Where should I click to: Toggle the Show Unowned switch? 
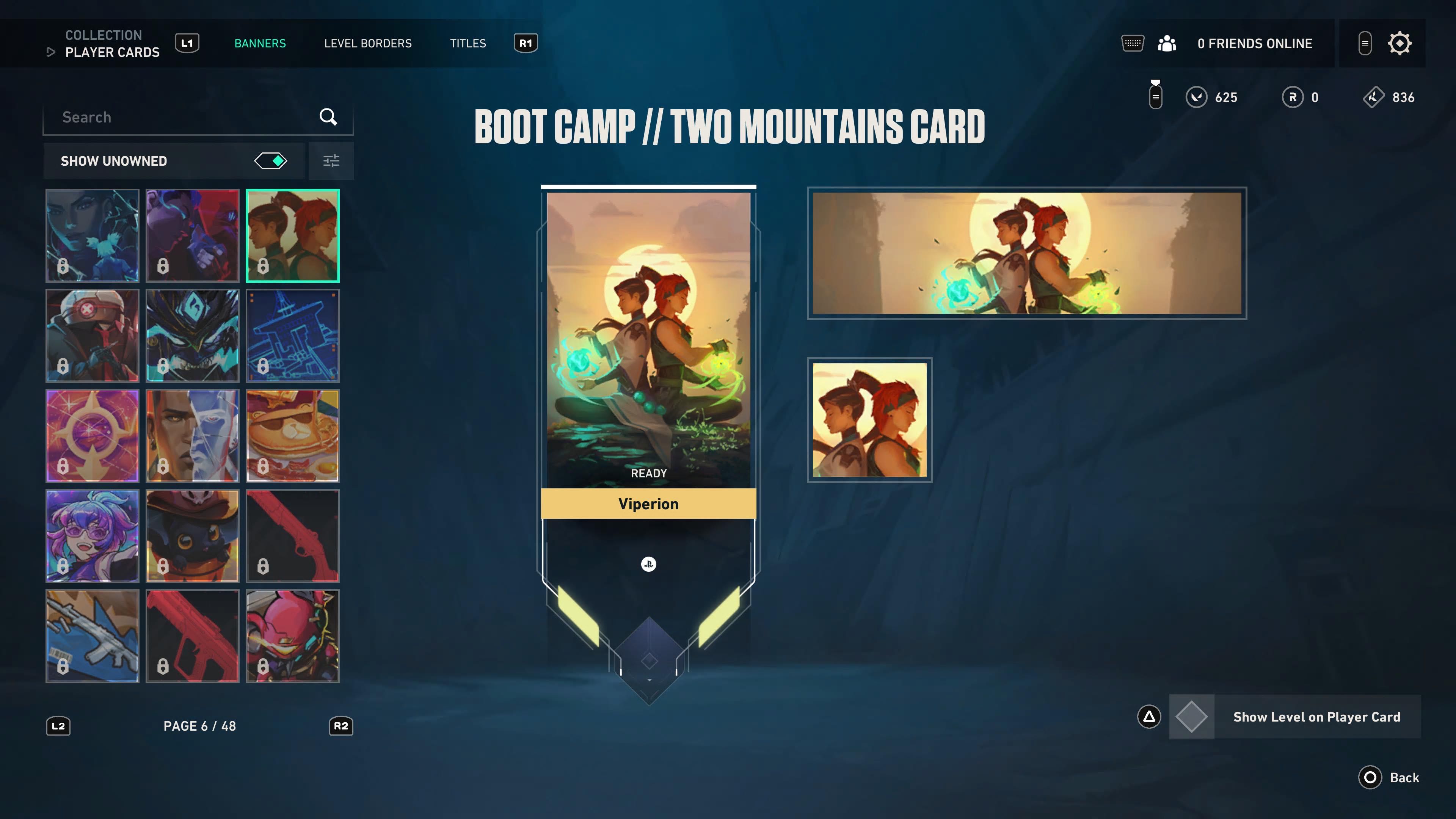271,161
